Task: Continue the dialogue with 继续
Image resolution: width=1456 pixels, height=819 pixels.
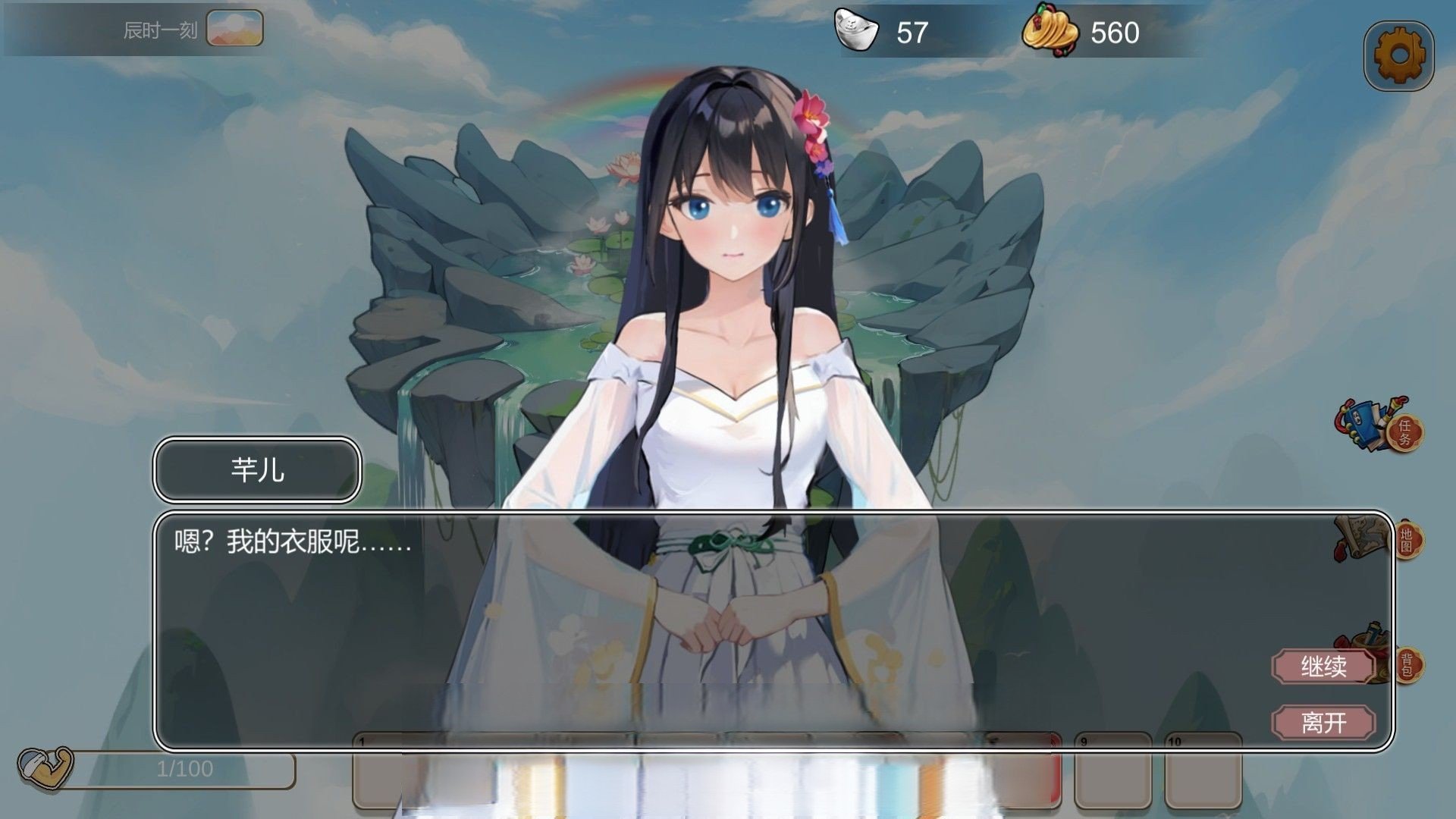Action: coord(1323,667)
